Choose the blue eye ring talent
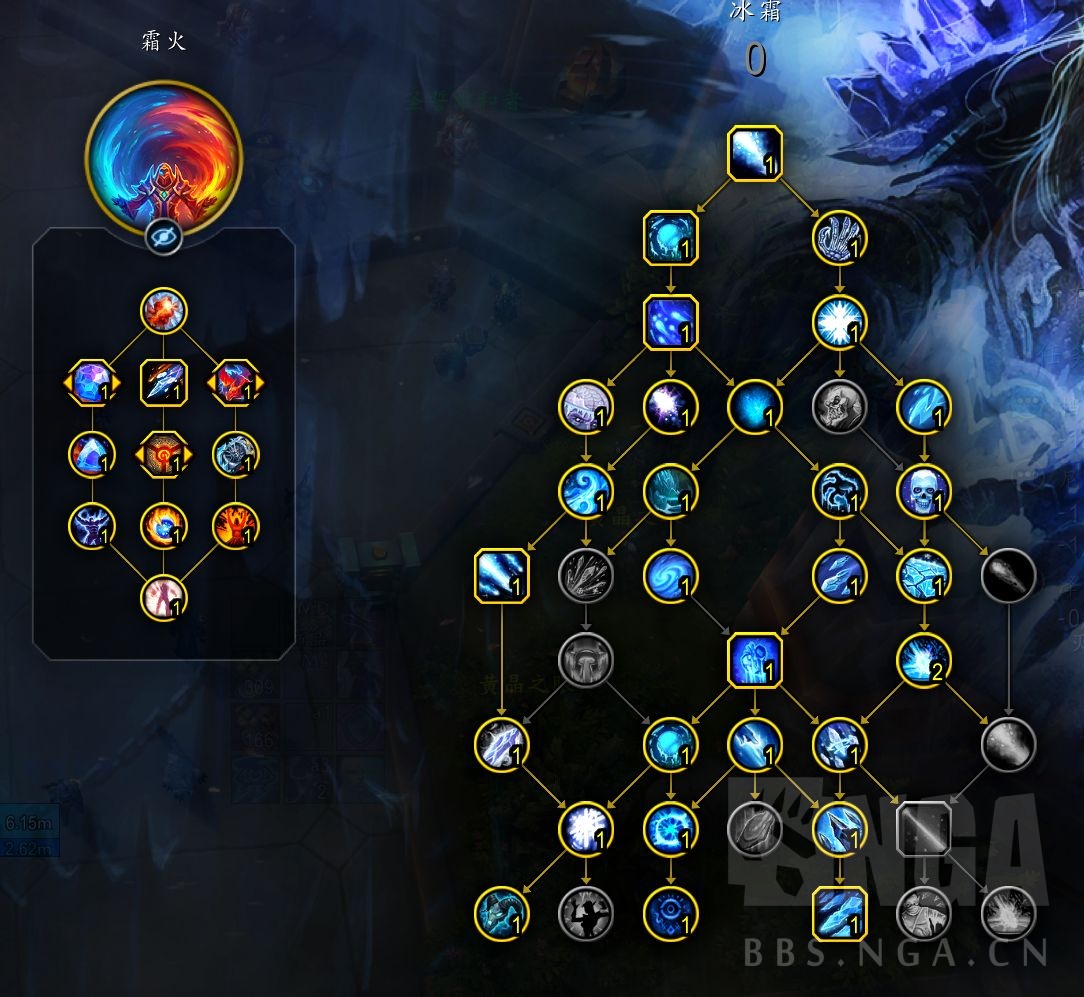Viewport: 1084px width, 997px height. click(670, 913)
